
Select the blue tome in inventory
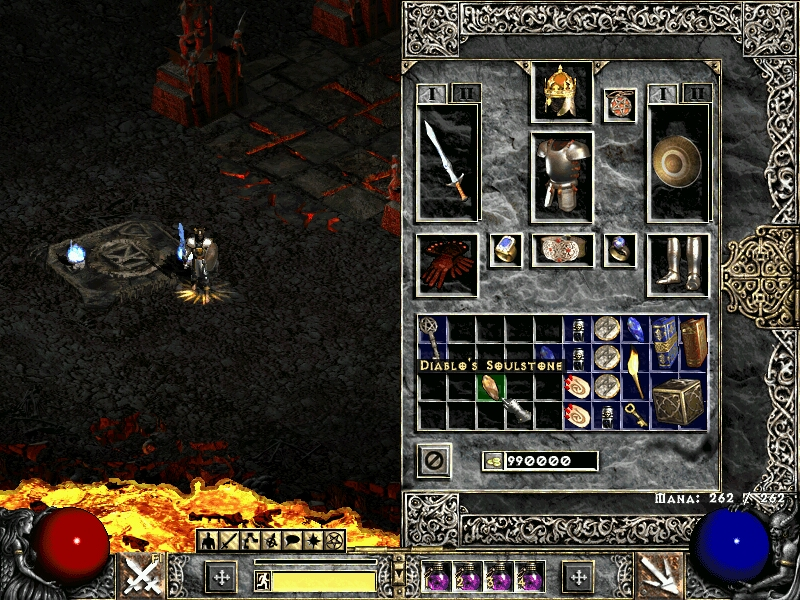pos(664,341)
